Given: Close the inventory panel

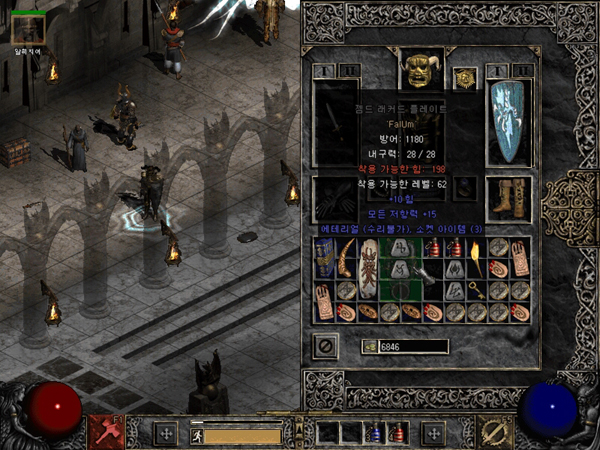Looking at the screenshot, I should click(x=325, y=346).
